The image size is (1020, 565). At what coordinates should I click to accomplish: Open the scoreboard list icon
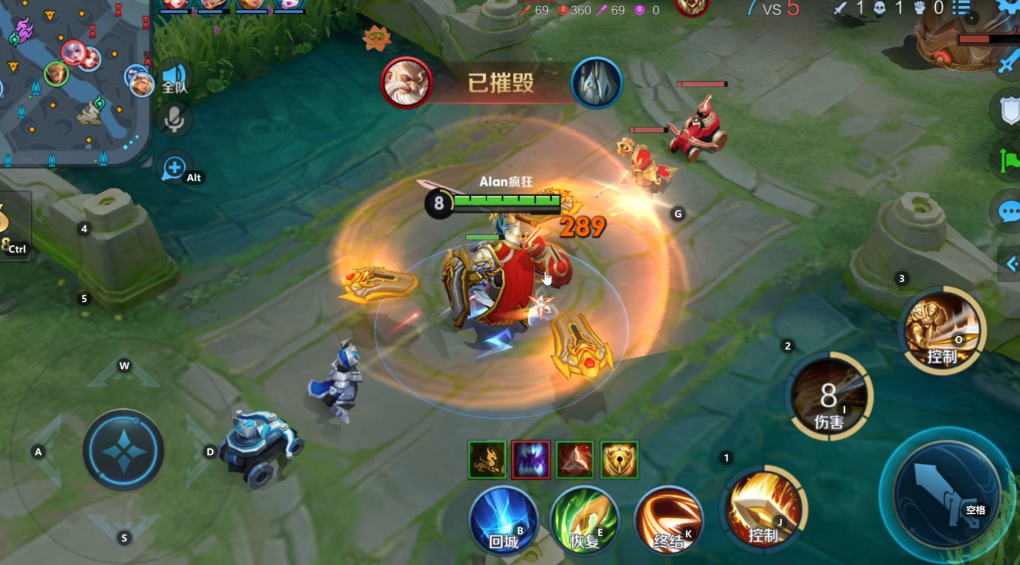tap(961, 8)
